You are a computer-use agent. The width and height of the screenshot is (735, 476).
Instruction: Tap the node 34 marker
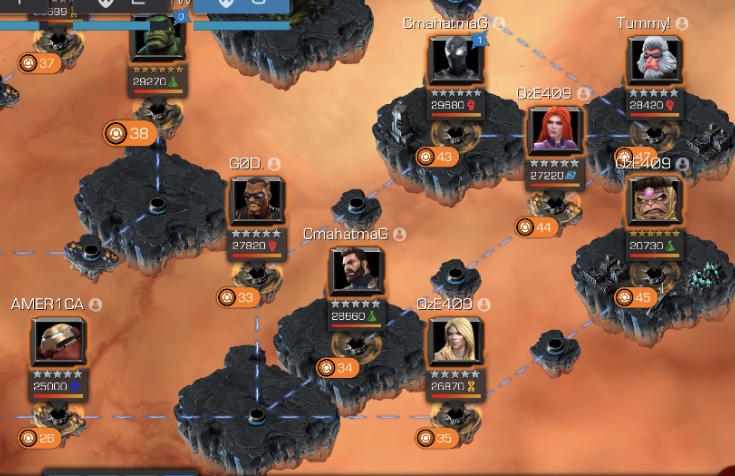(337, 368)
